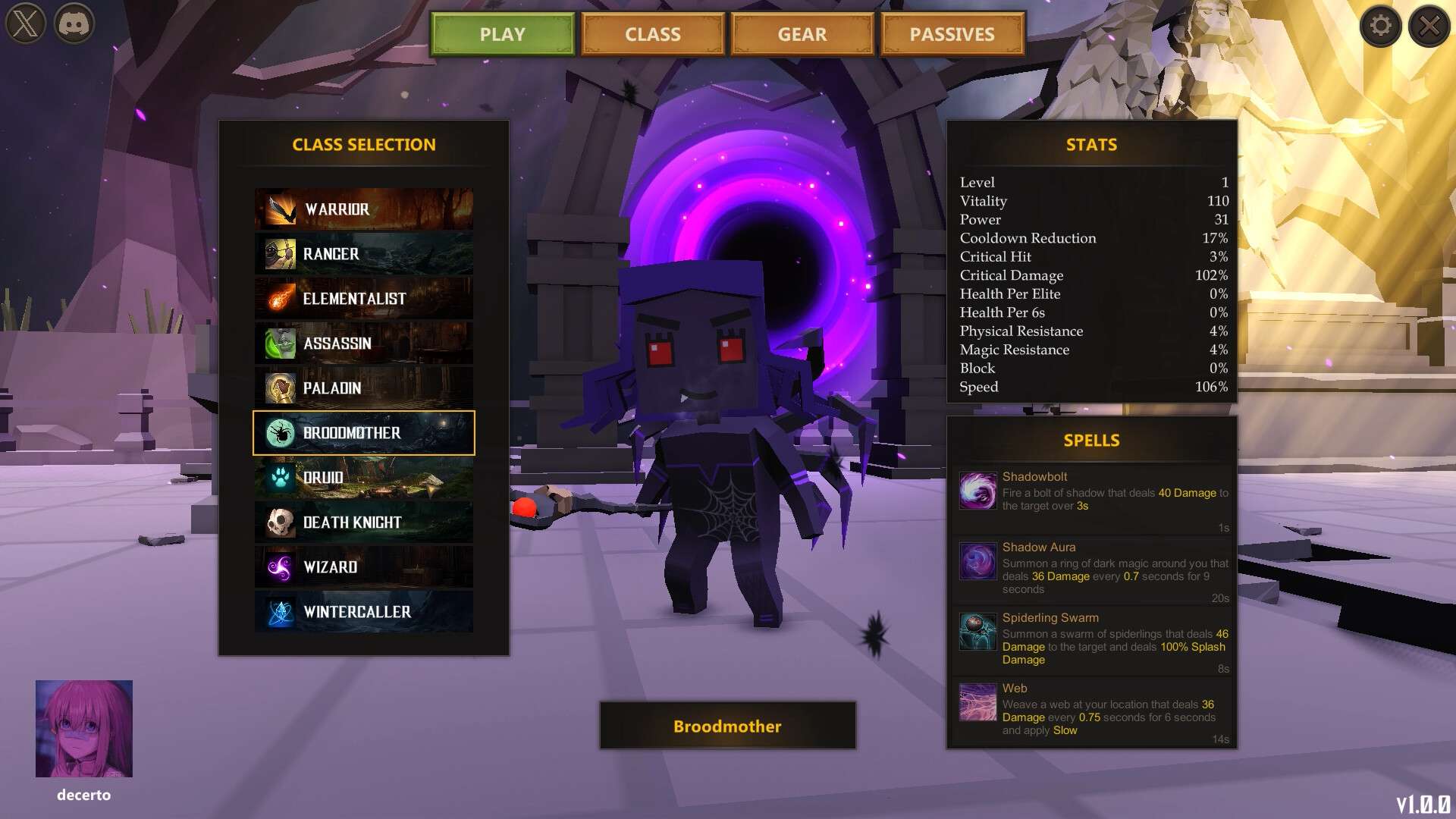
Task: Select the Warrior class
Action: [x=364, y=209]
